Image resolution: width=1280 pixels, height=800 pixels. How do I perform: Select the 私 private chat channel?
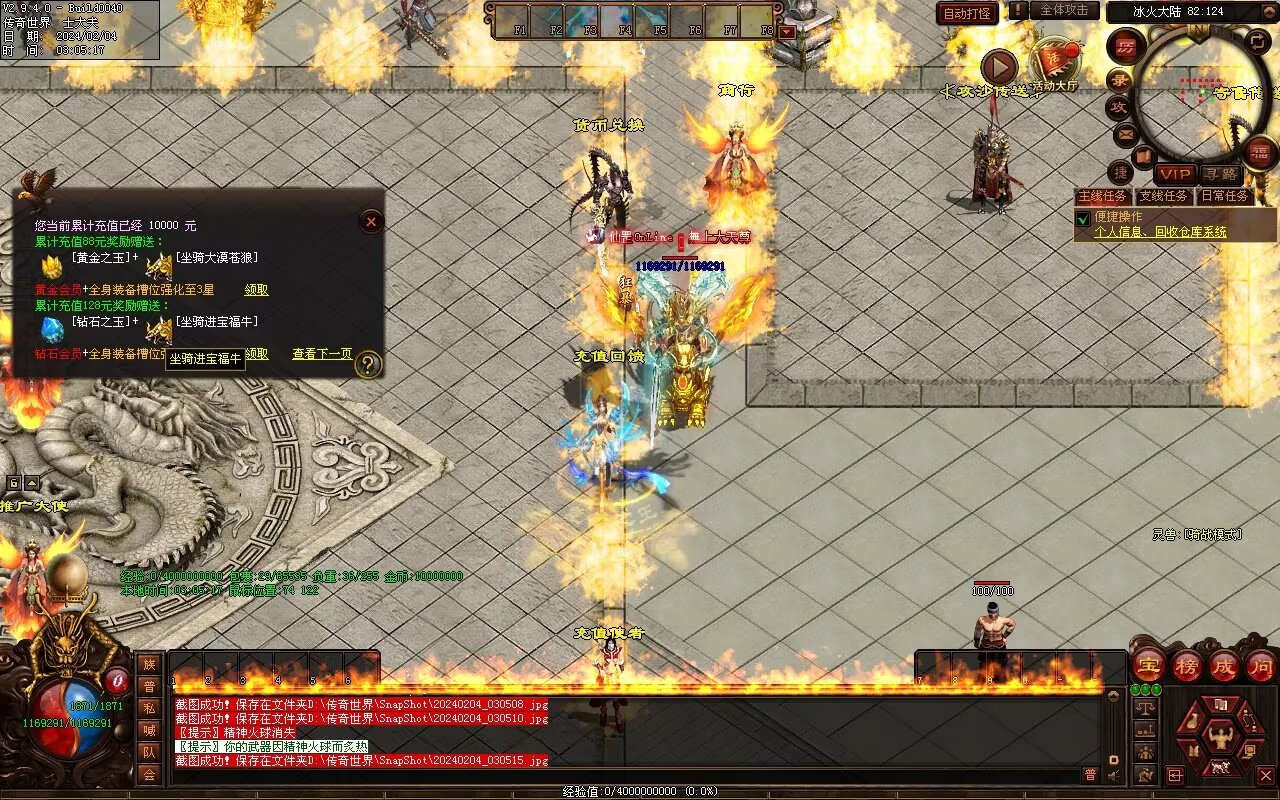[x=149, y=708]
